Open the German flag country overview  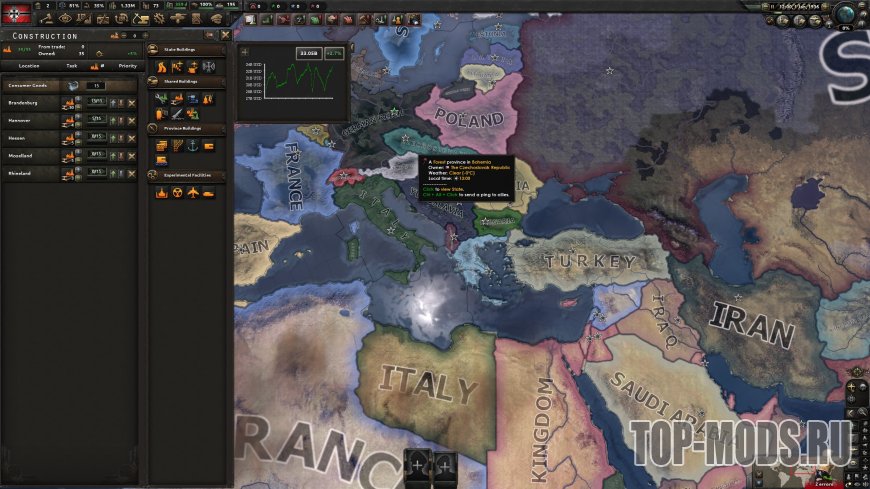tap(15, 12)
